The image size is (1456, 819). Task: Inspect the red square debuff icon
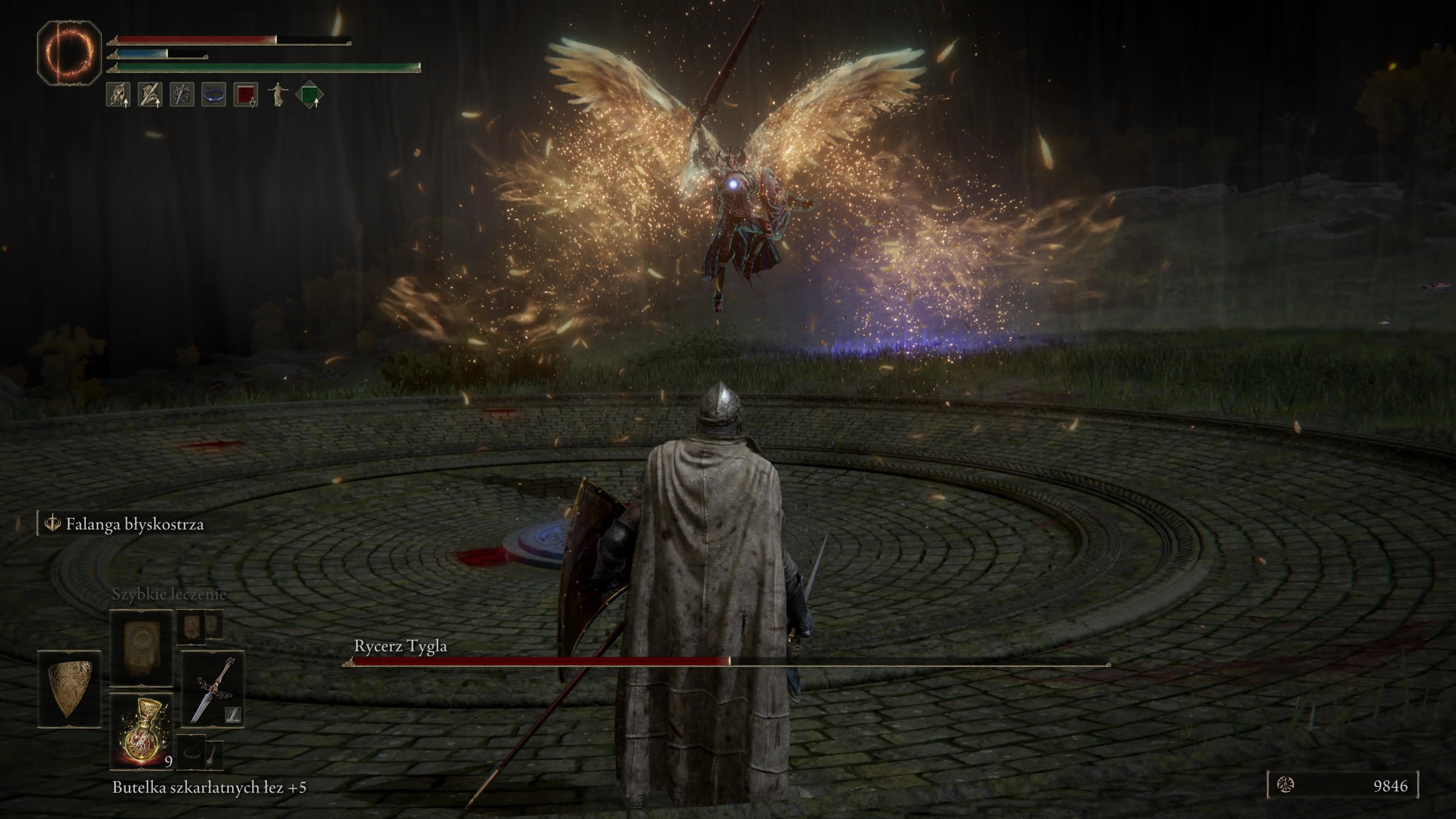tap(245, 94)
